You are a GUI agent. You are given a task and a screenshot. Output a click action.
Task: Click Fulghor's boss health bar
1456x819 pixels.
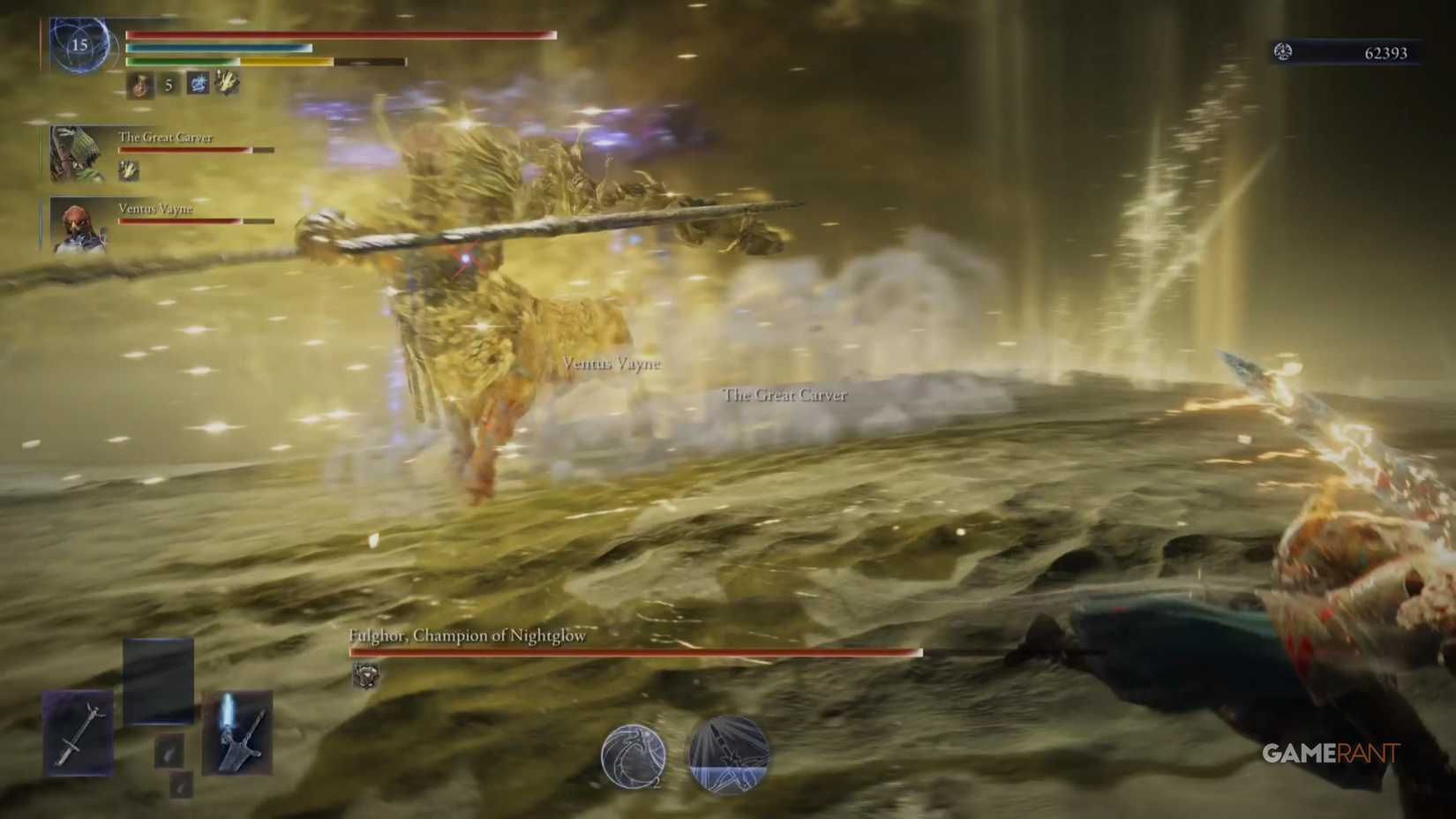tap(631, 653)
